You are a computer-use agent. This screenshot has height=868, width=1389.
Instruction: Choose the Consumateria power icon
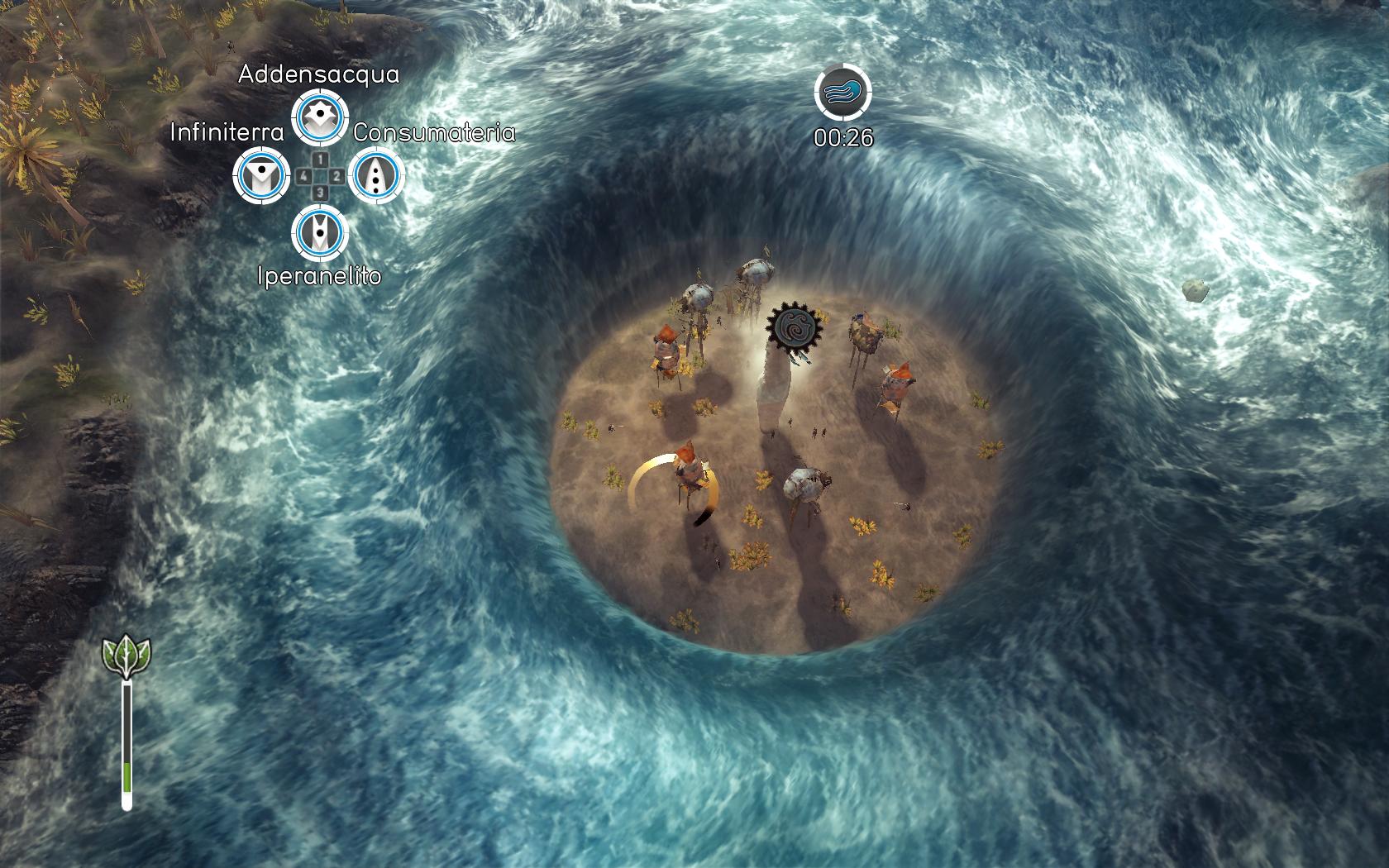pos(377,175)
